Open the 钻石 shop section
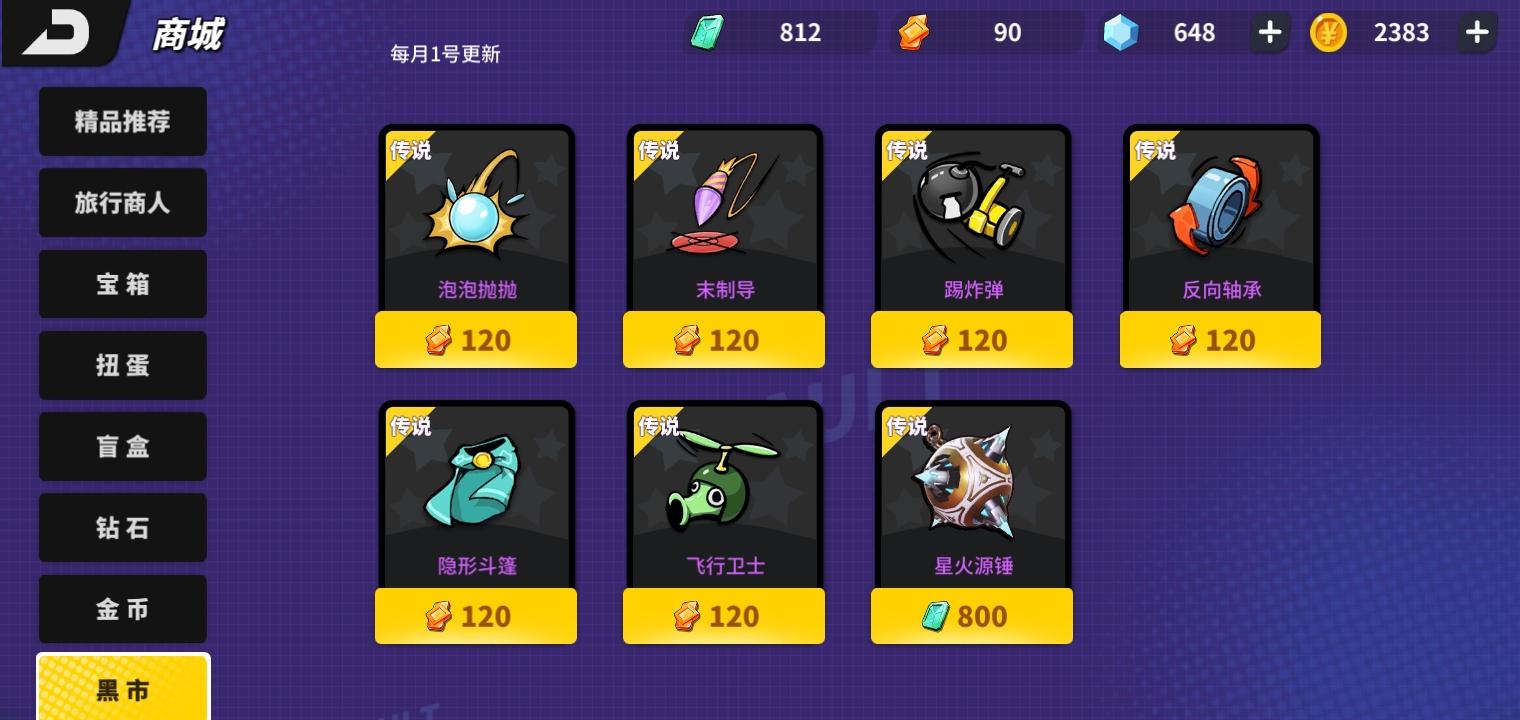The width and height of the screenshot is (1520, 720). pos(122,527)
